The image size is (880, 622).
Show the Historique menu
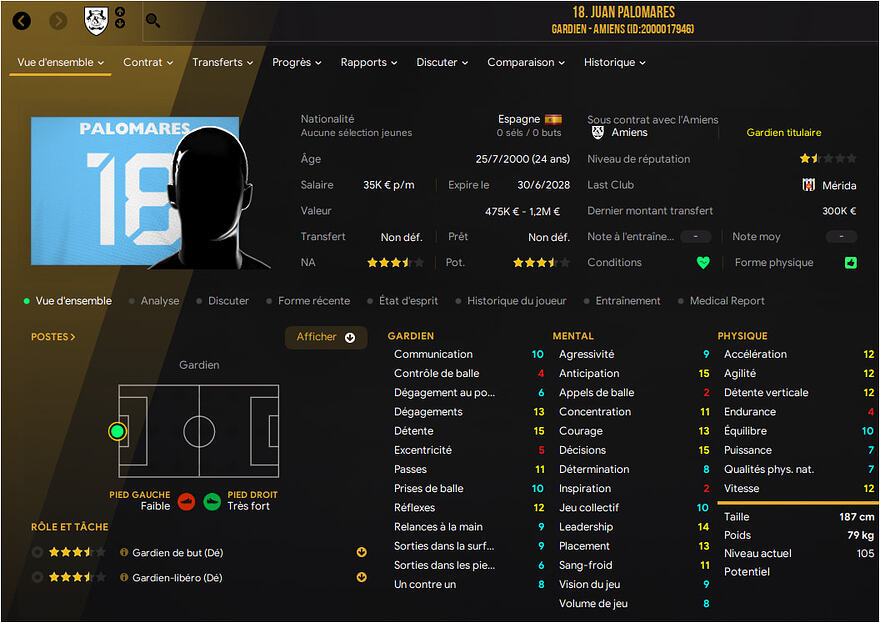(x=614, y=62)
